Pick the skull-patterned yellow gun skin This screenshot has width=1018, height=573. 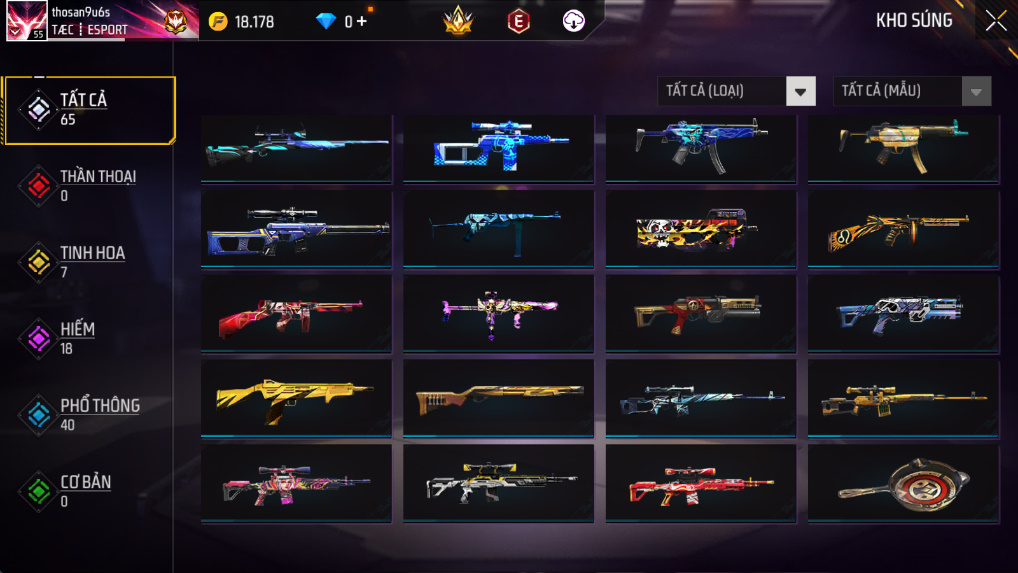(x=700, y=230)
